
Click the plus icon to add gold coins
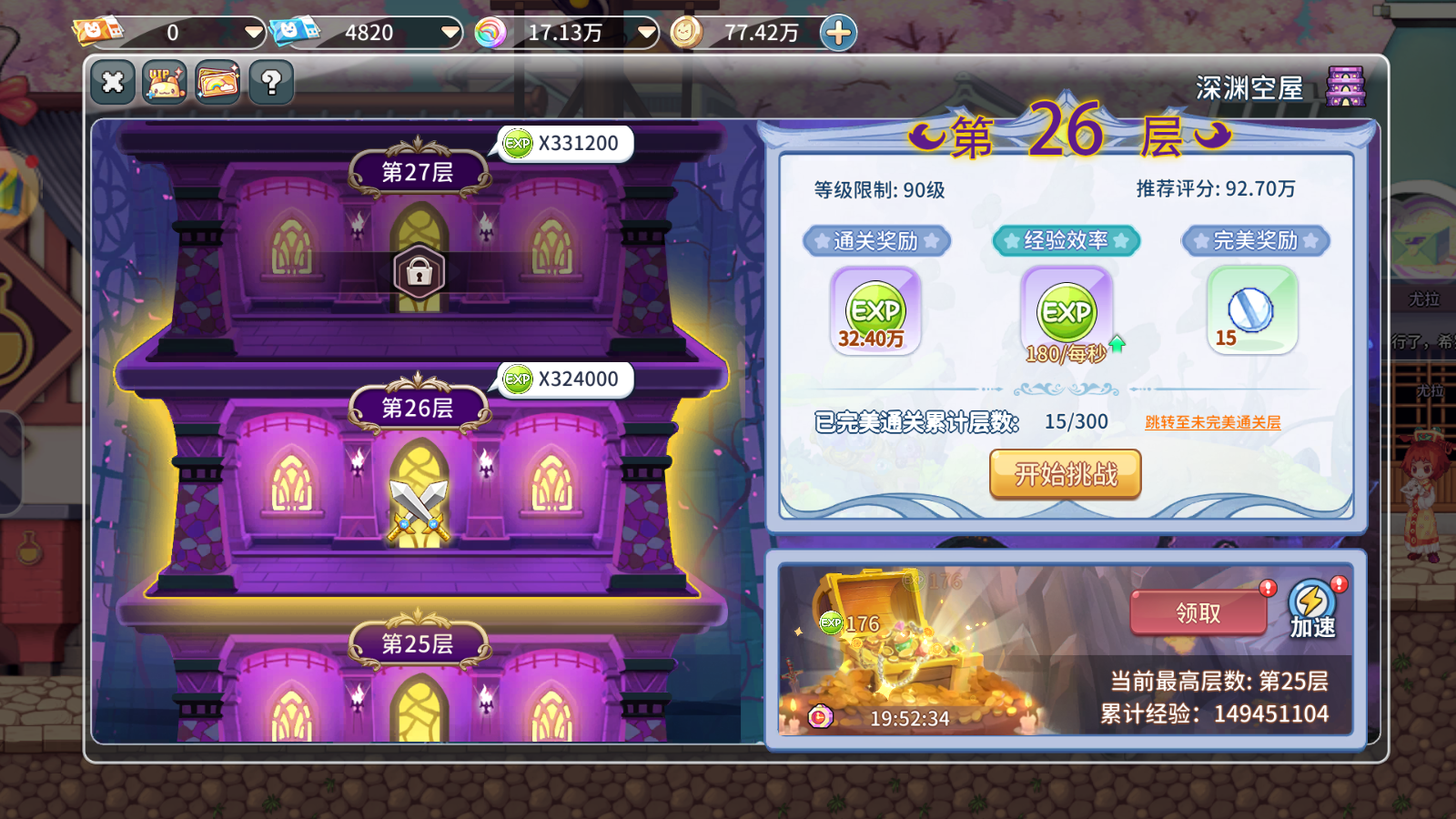pos(836,31)
